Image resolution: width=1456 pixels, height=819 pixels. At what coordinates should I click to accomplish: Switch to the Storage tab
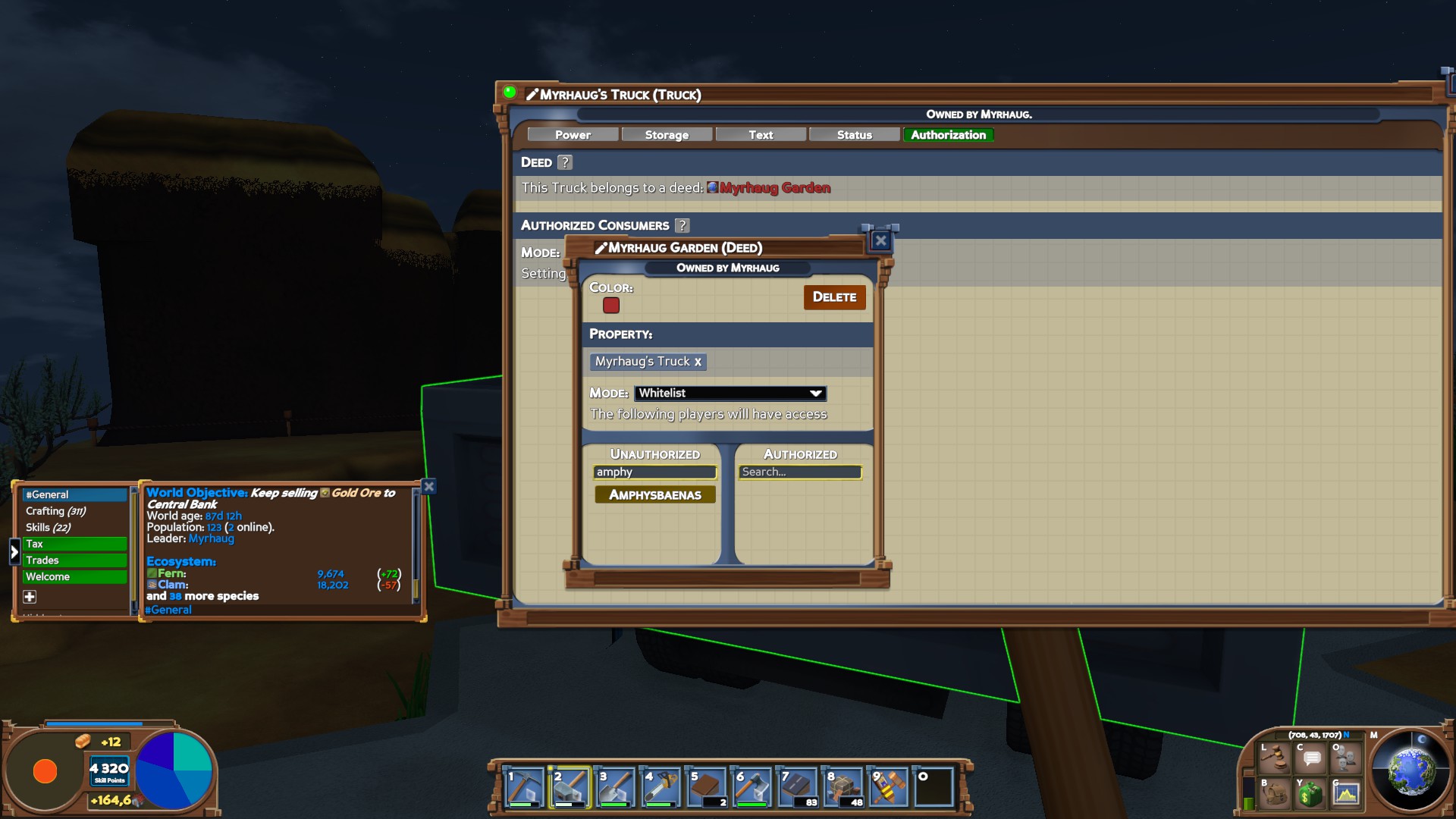coord(667,134)
